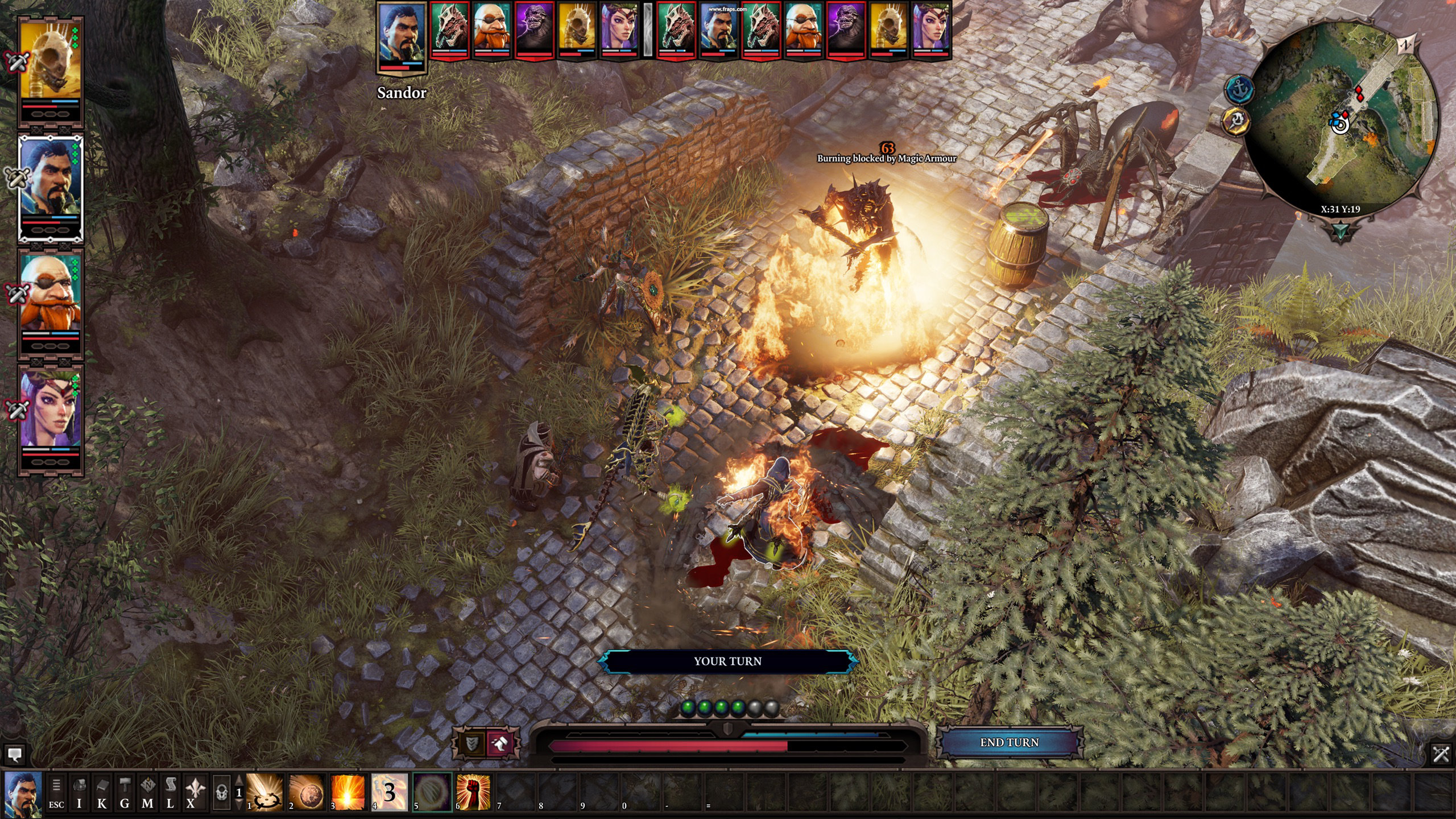
Task: Open the ESC game menu button
Action: click(56, 792)
